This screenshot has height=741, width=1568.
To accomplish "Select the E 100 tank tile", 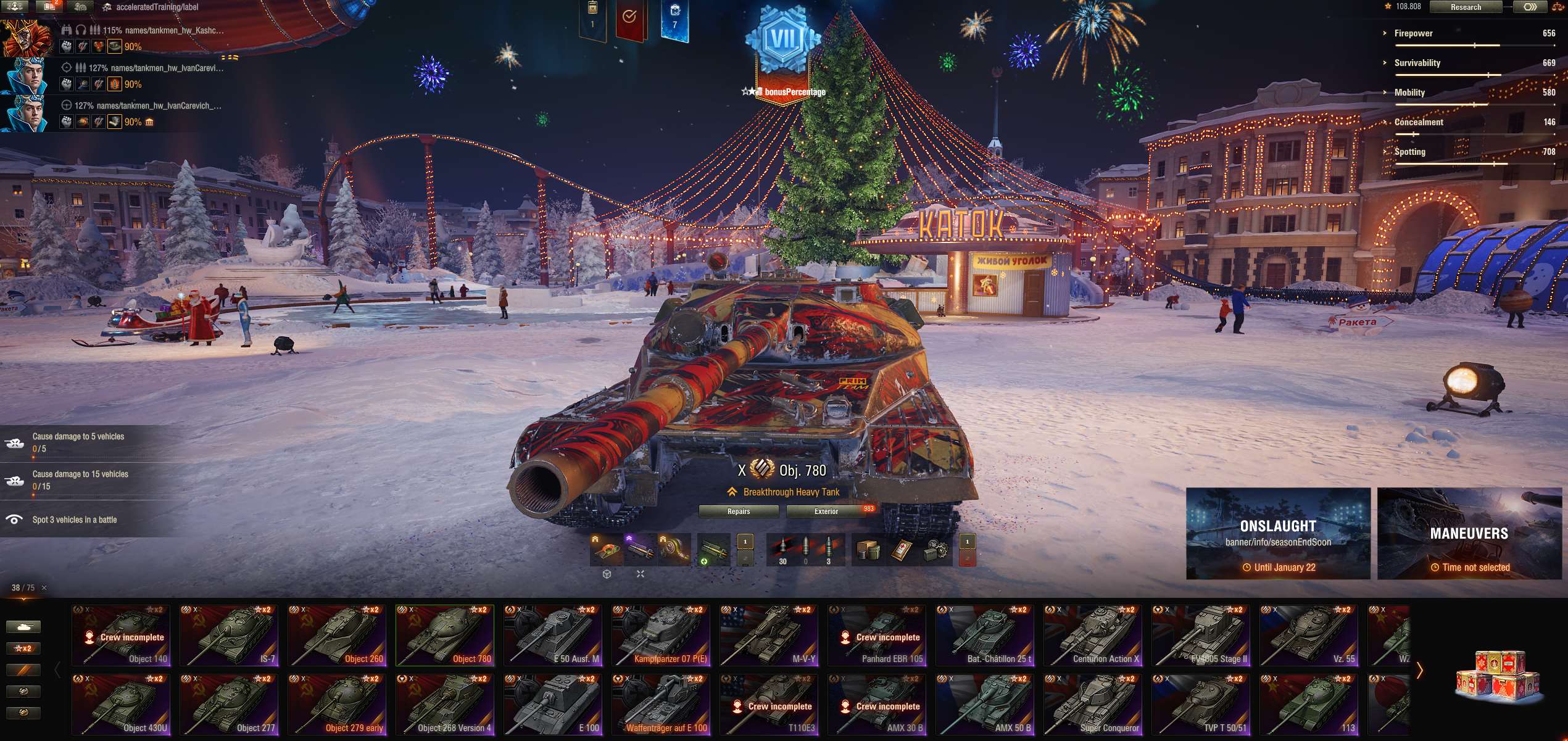I will (x=553, y=705).
